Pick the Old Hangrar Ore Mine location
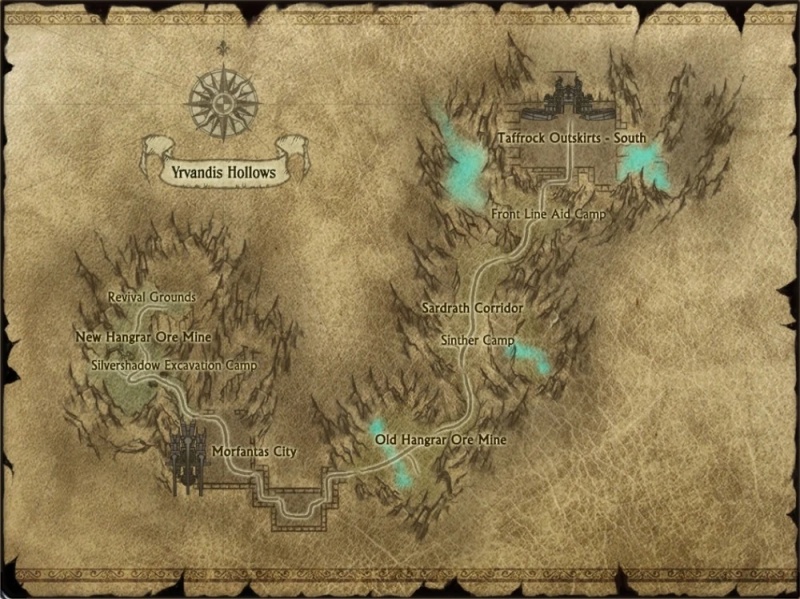This screenshot has width=800, height=599. tap(441, 440)
